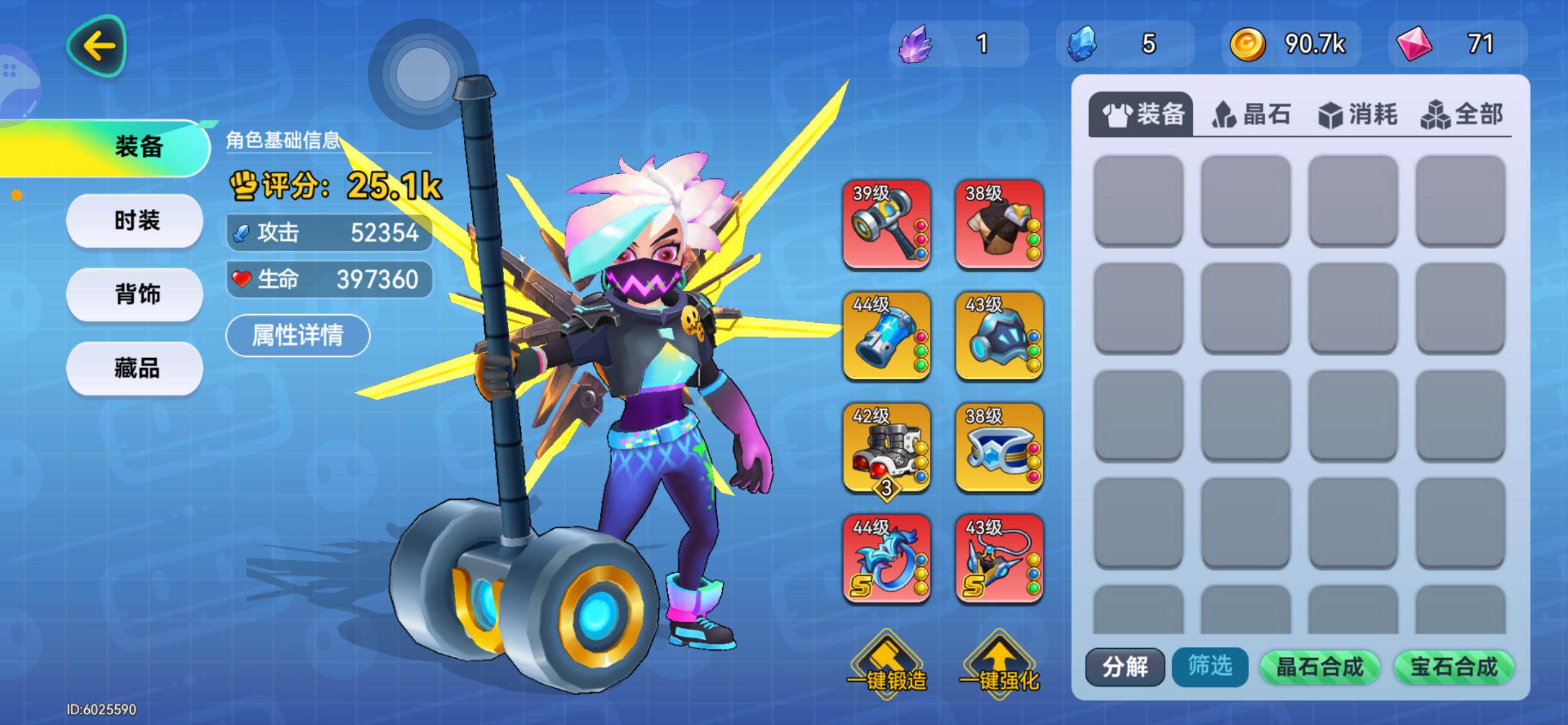Open 属性详情 attribute details

tap(298, 334)
